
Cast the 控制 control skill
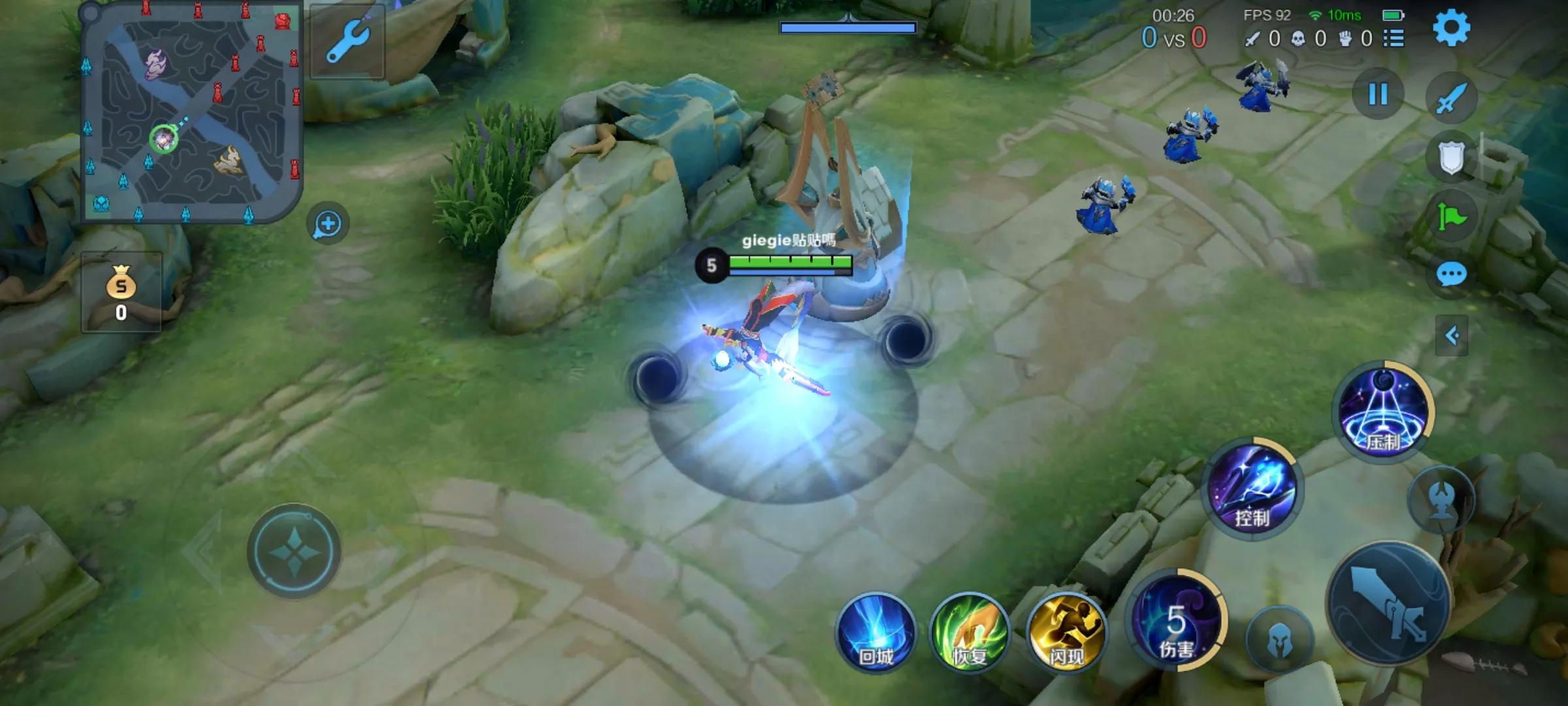point(1252,490)
